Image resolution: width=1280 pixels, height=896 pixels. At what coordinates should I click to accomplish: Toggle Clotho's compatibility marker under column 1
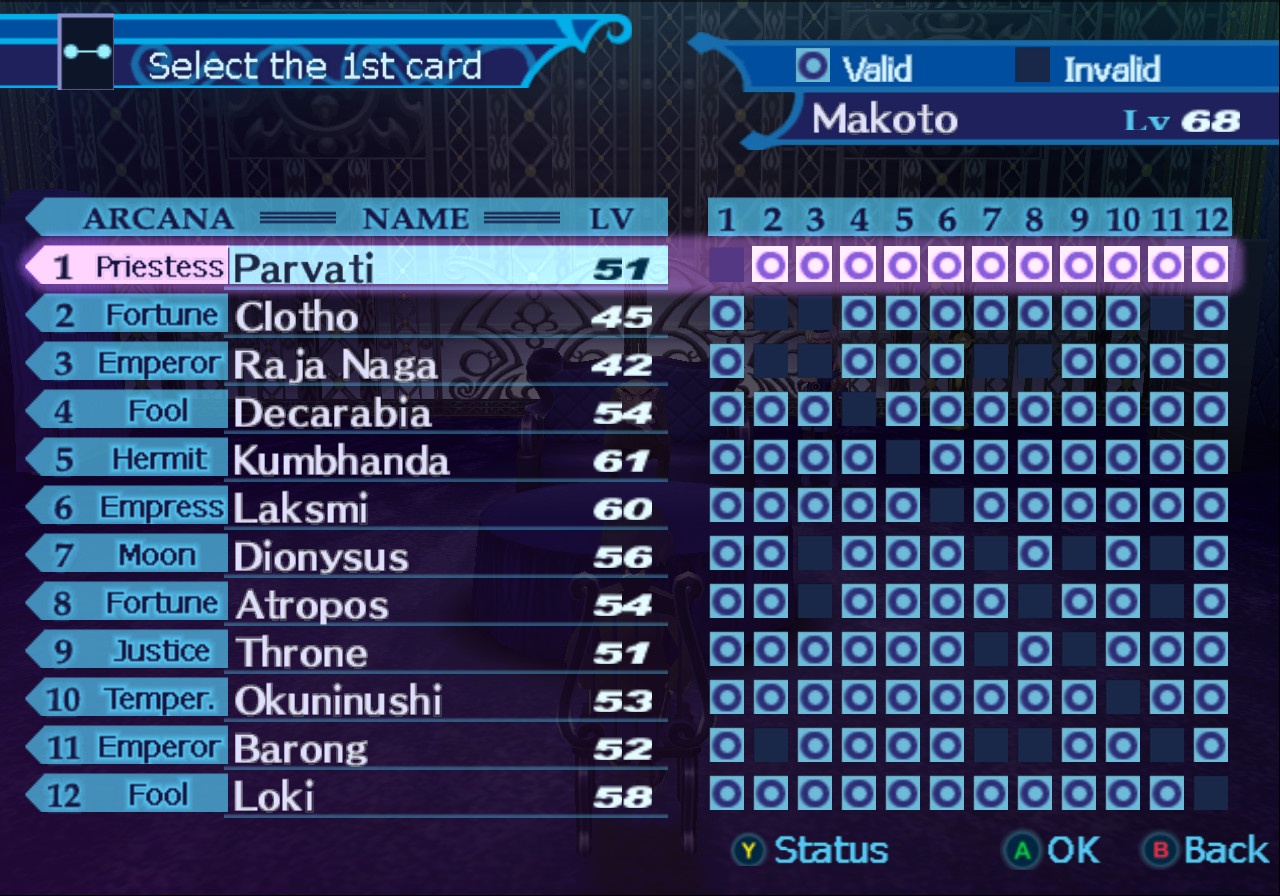(726, 314)
